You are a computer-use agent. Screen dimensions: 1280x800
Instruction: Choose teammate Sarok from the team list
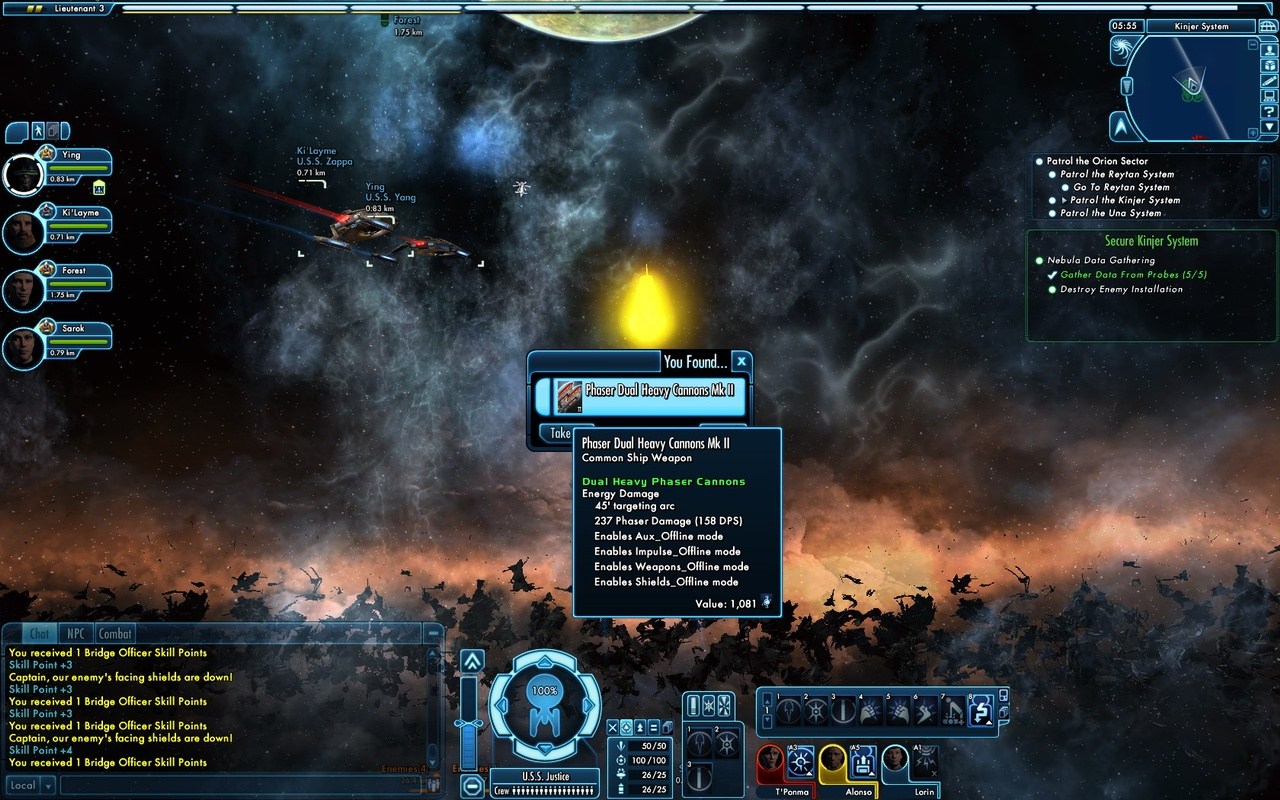click(x=23, y=348)
